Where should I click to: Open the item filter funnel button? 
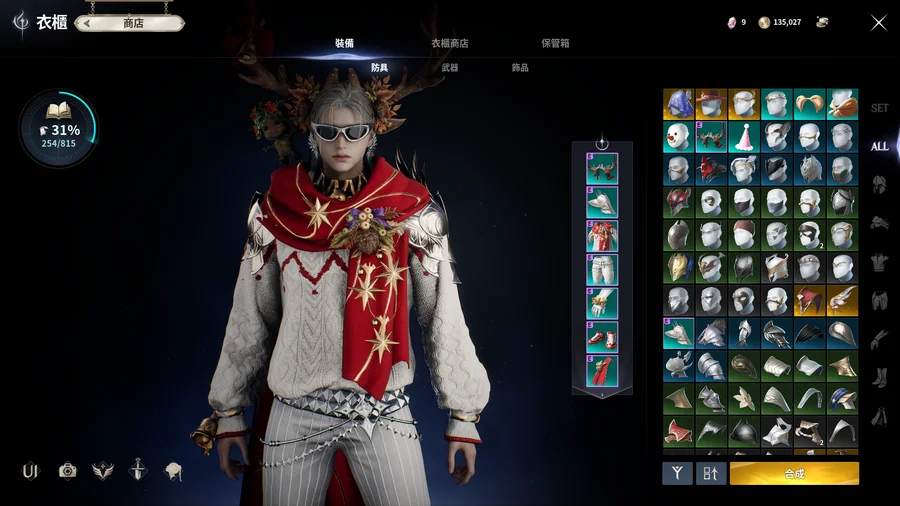click(677, 473)
